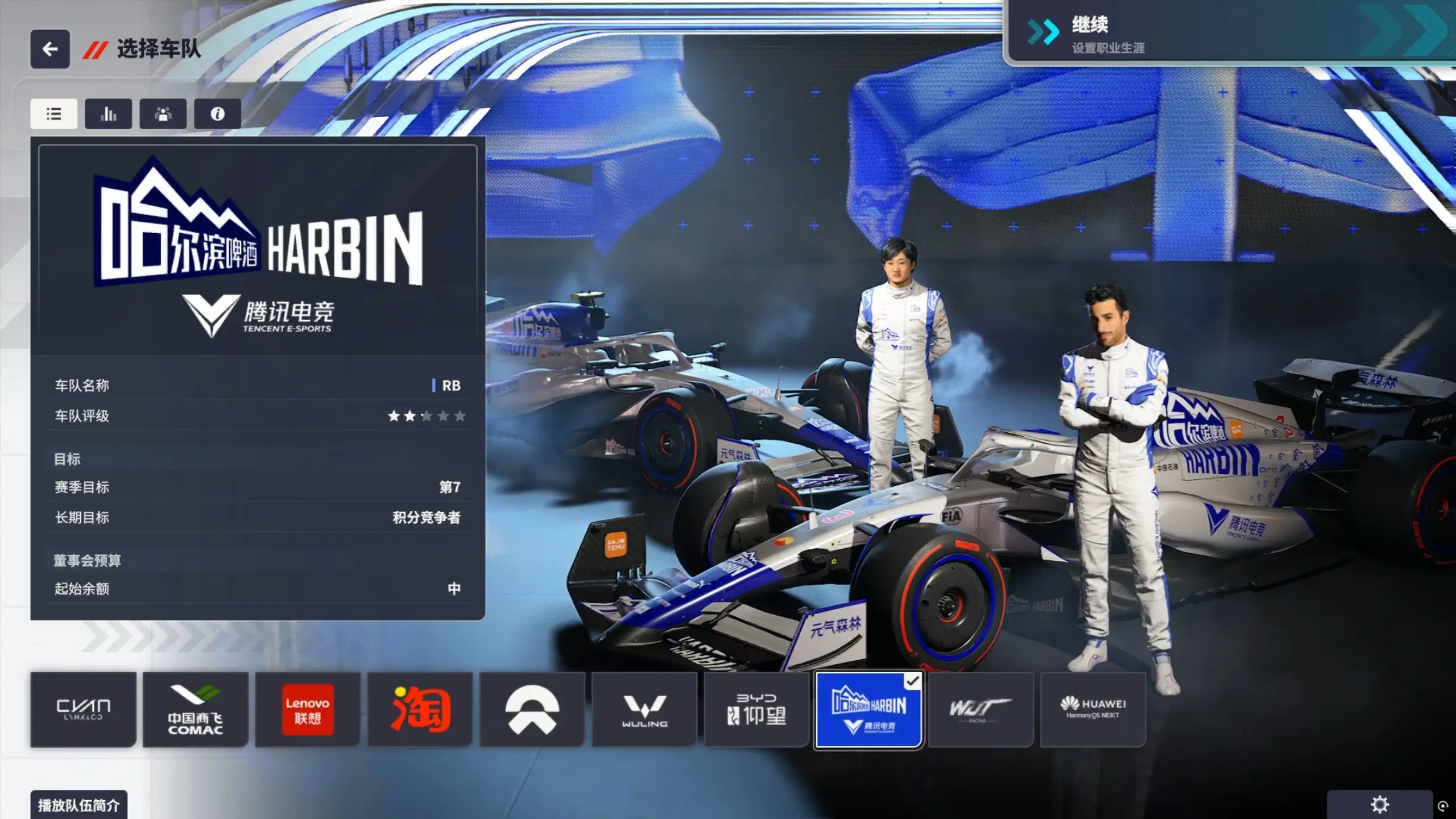1456x819 pixels.
Task: Select the HUAWEI HarmonyOS NEXT team logo
Action: coord(1093,709)
